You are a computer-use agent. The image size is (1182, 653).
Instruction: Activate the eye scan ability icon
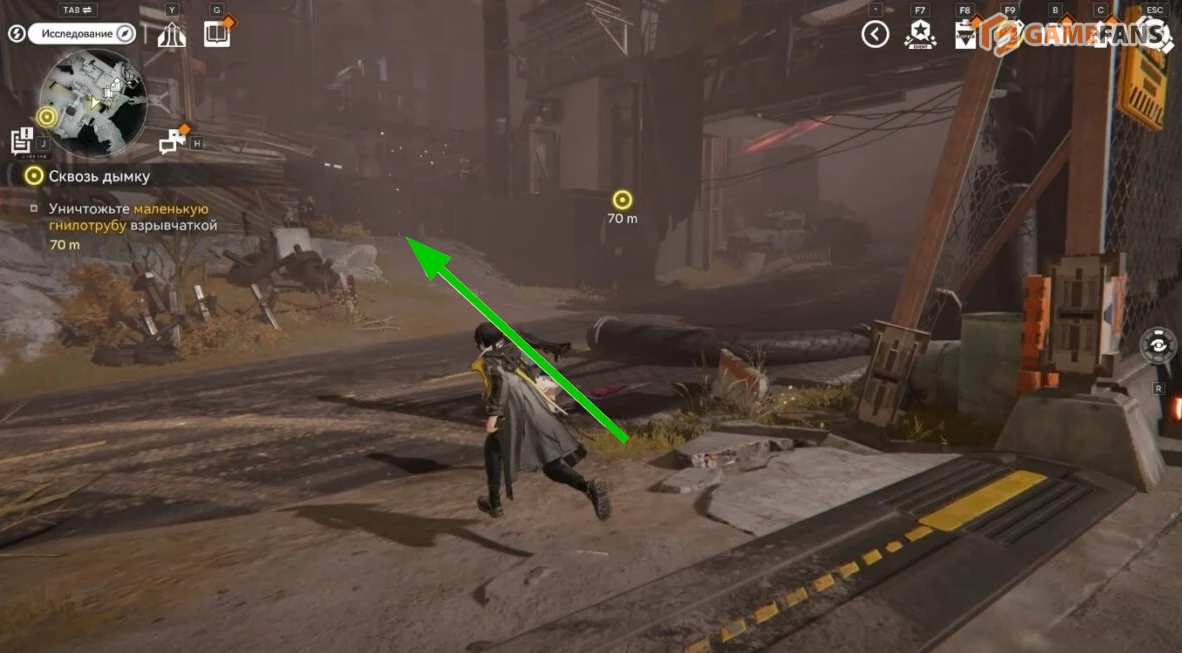tap(1158, 344)
